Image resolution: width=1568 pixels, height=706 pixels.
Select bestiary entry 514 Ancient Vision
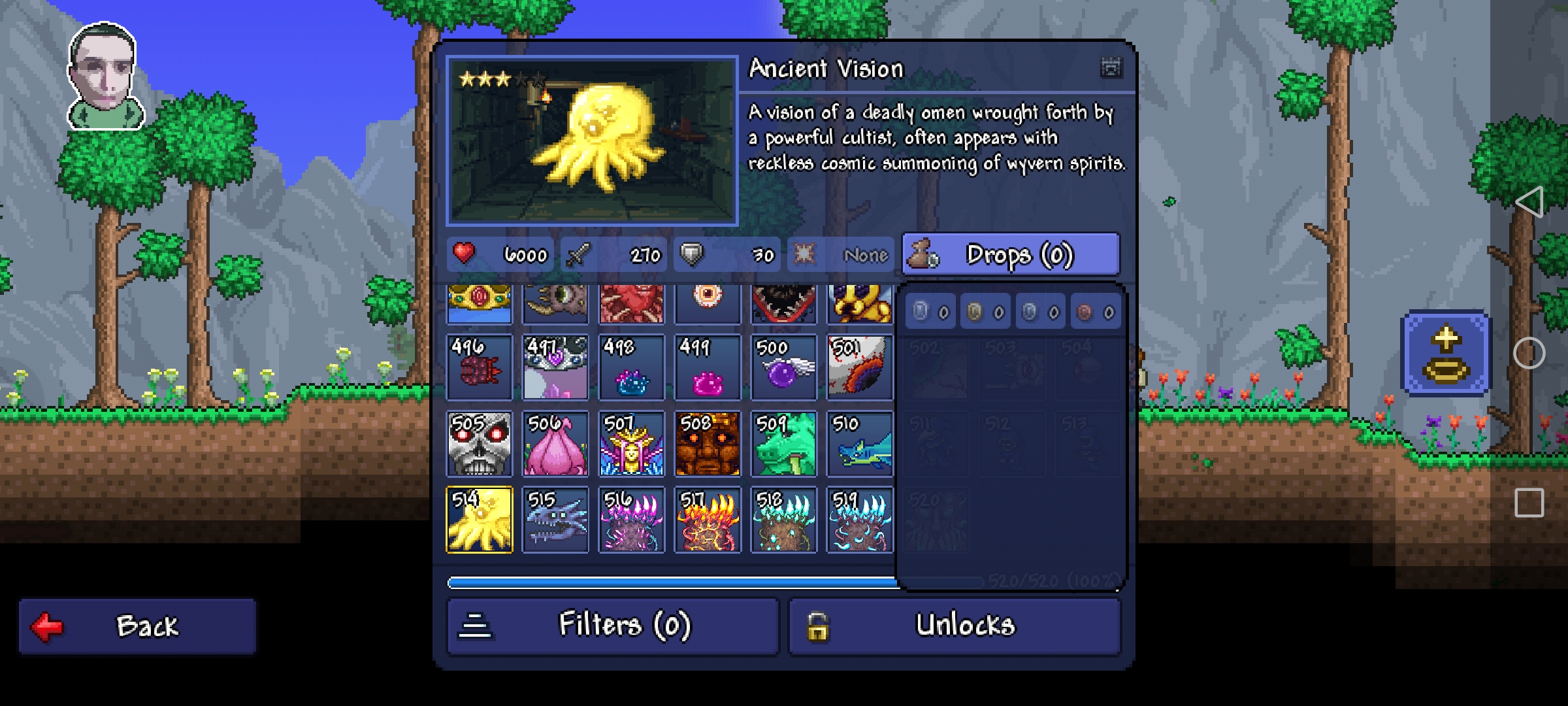[x=480, y=520]
